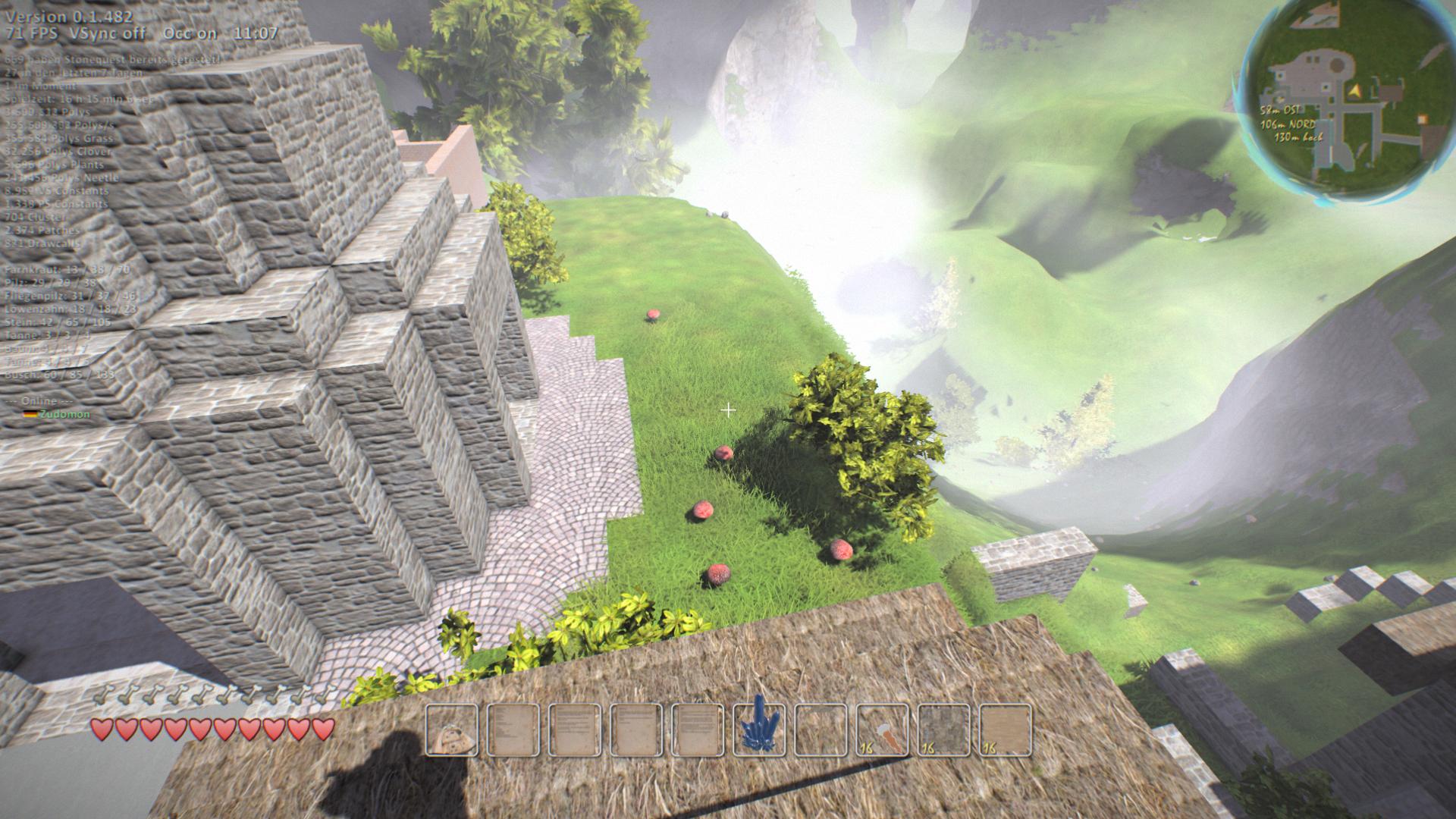Screen dimensions: 1456x819
Task: Click online player Zudomon in the list
Action: [x=65, y=414]
